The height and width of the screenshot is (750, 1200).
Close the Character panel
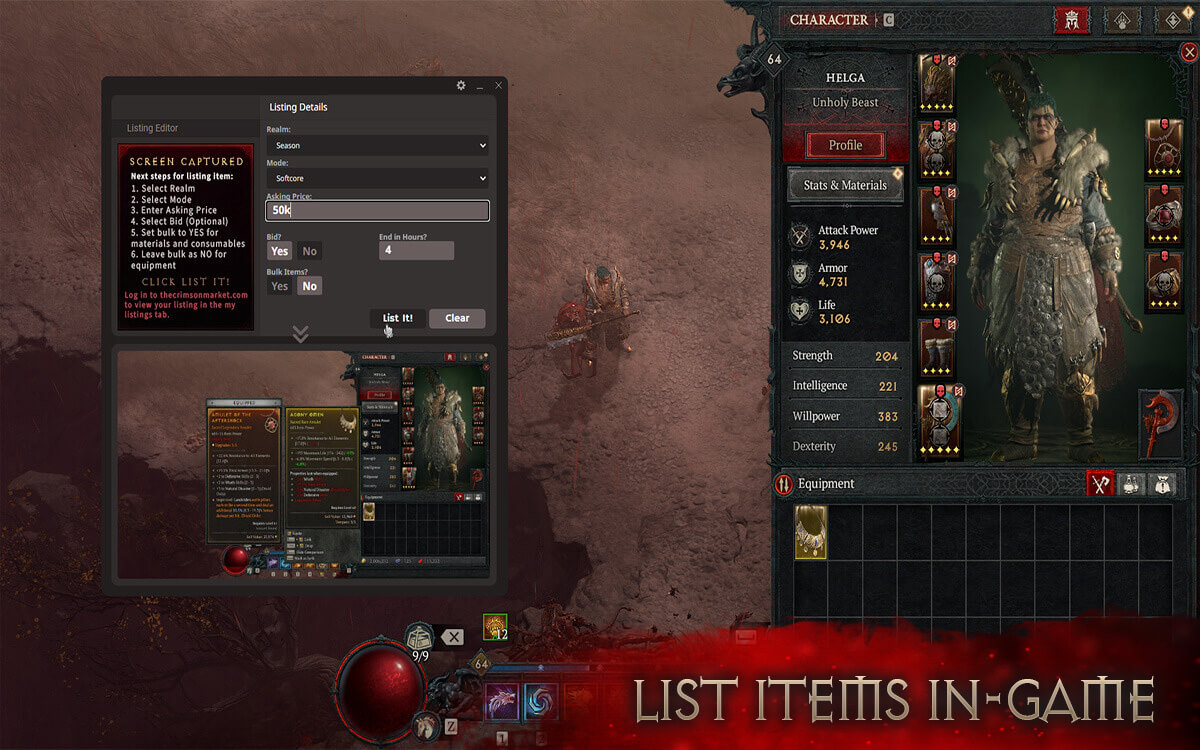tap(1188, 52)
